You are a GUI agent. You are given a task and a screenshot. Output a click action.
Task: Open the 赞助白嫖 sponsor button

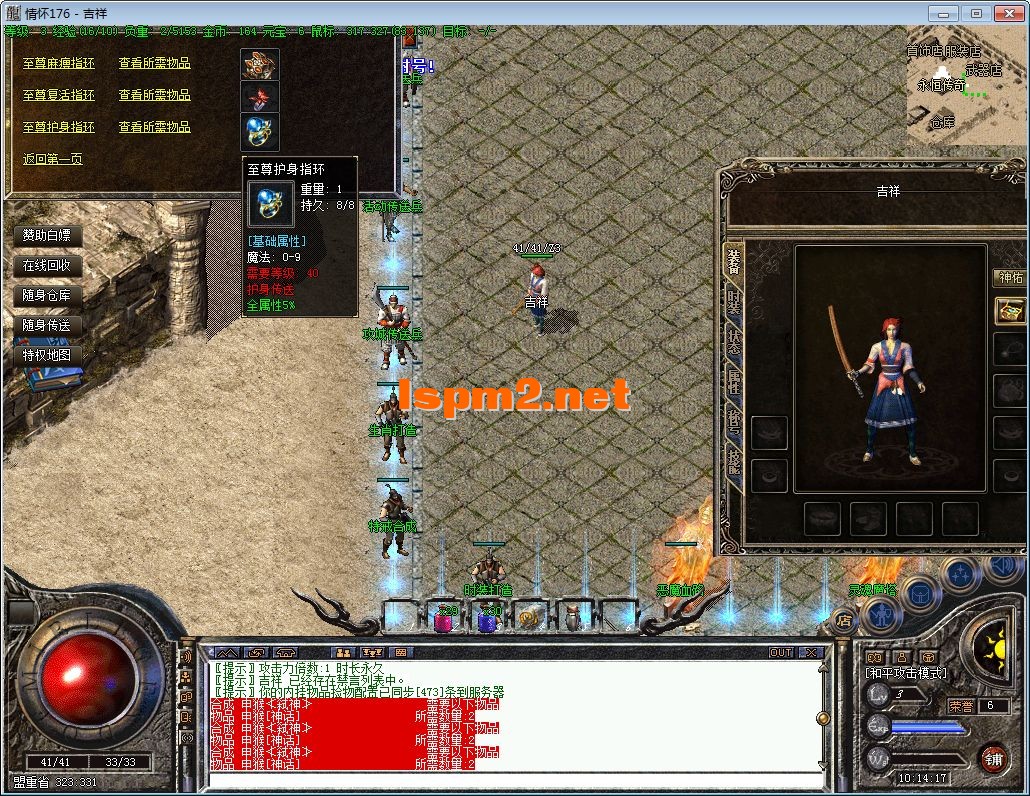tap(47, 236)
